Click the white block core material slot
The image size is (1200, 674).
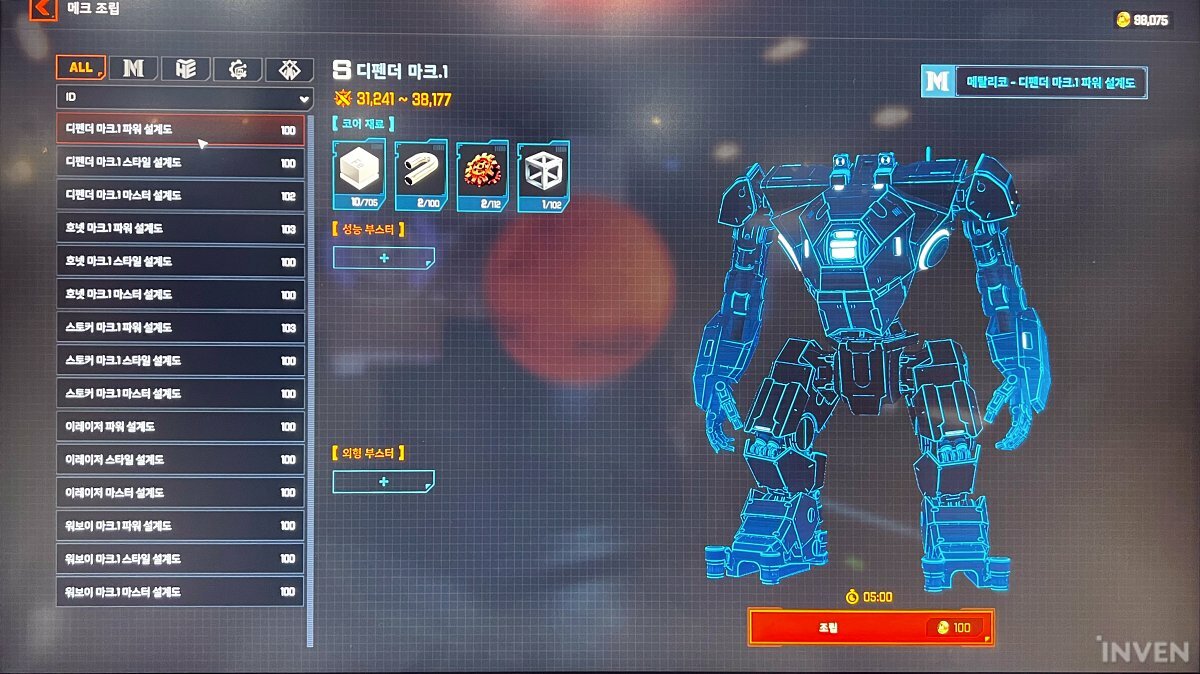[359, 176]
